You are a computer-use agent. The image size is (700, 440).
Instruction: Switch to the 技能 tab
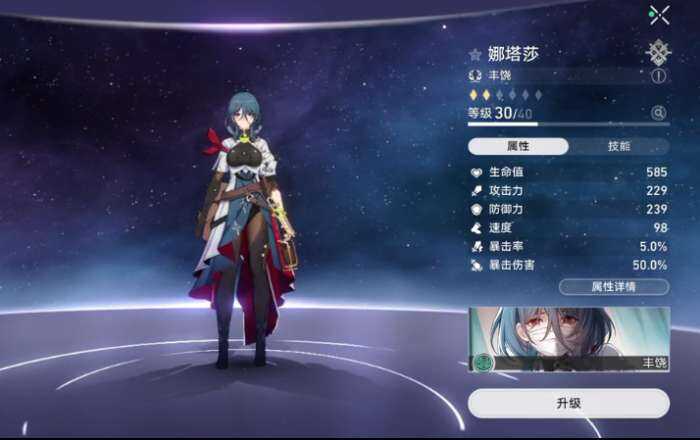[619, 146]
